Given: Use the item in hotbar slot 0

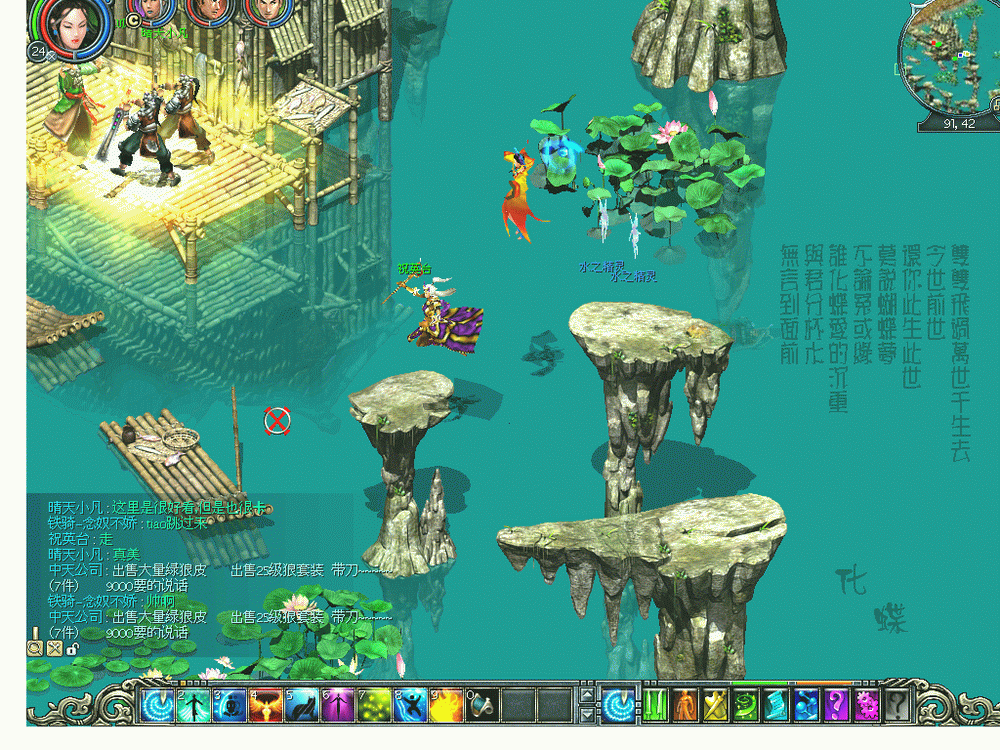Looking at the screenshot, I should coord(482,704).
